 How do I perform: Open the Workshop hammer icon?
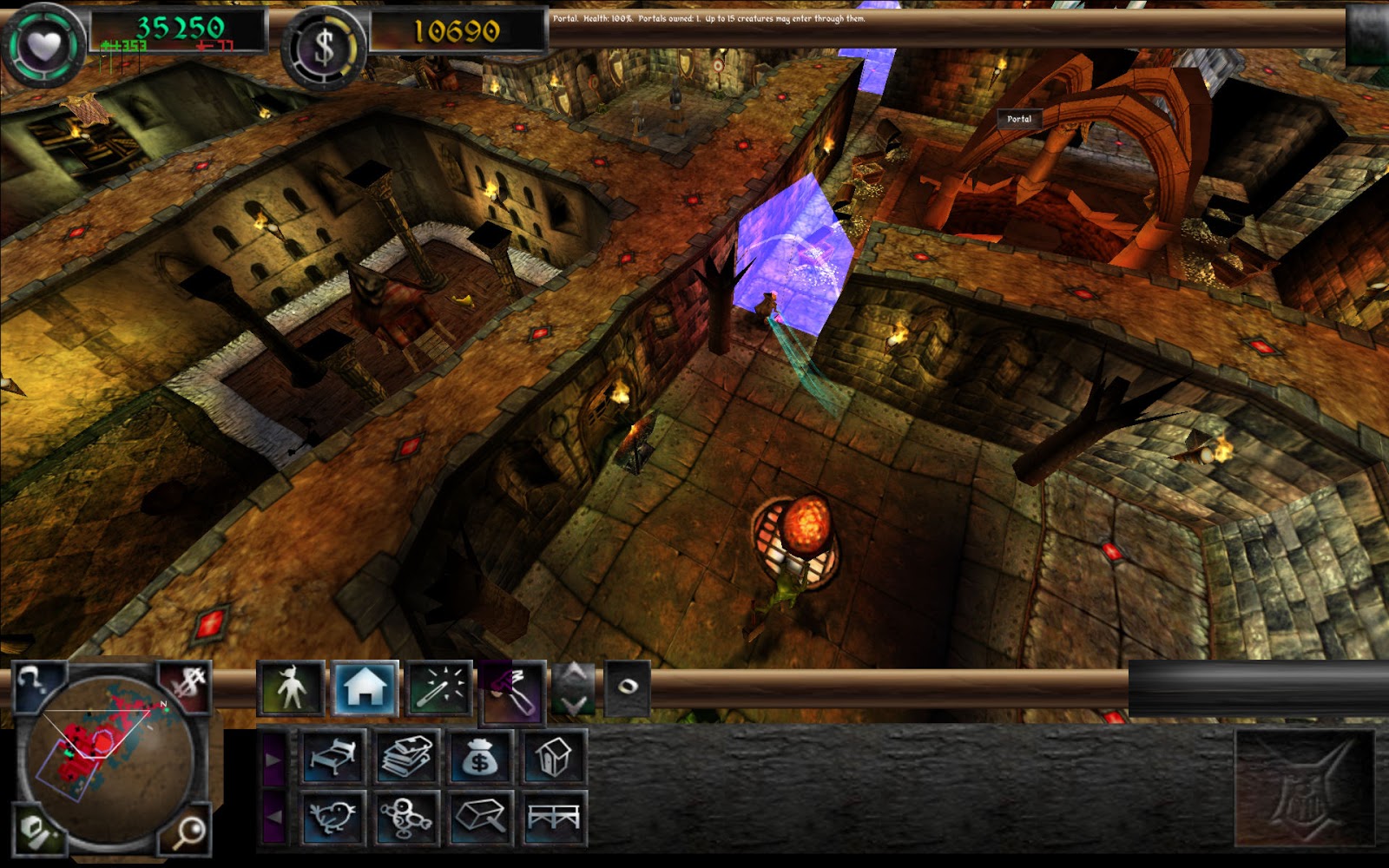(x=514, y=693)
